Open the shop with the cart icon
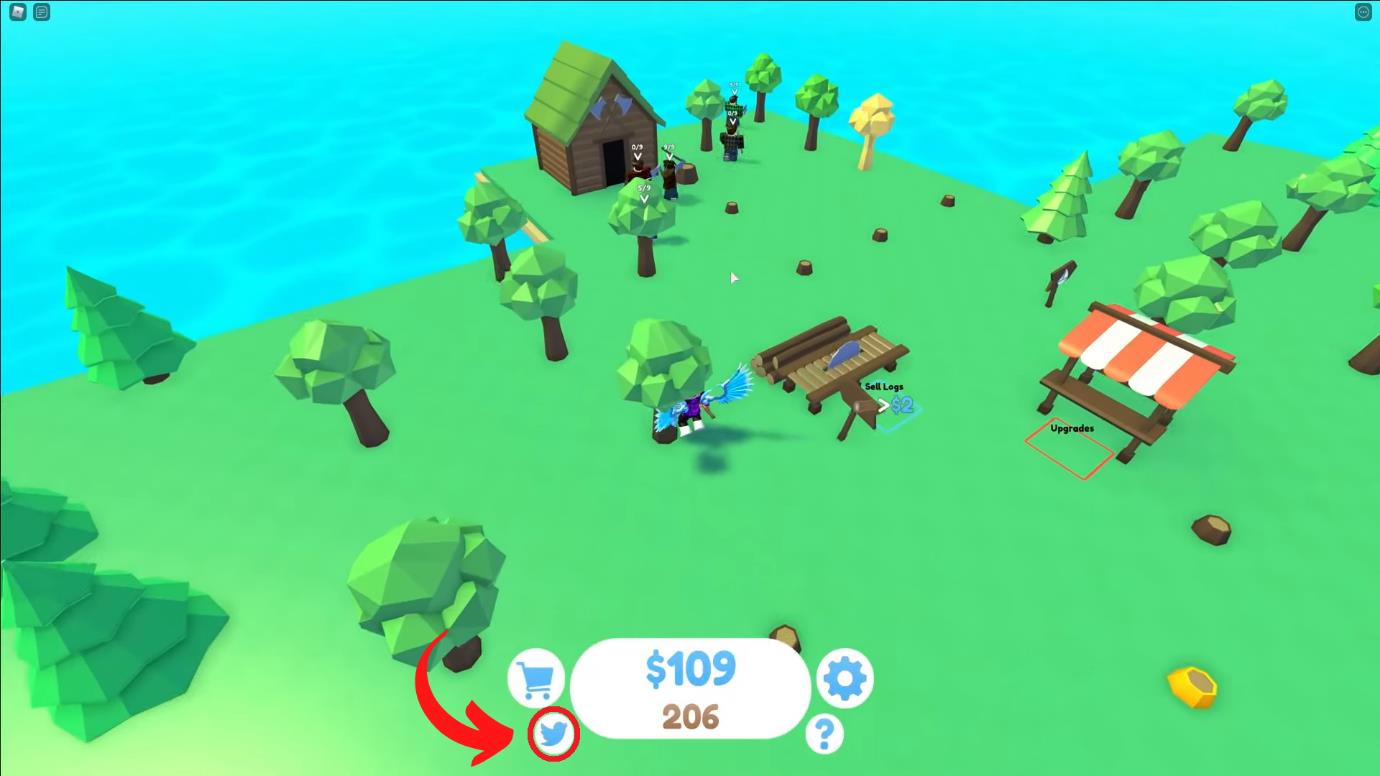This screenshot has width=1380, height=776. click(x=537, y=678)
